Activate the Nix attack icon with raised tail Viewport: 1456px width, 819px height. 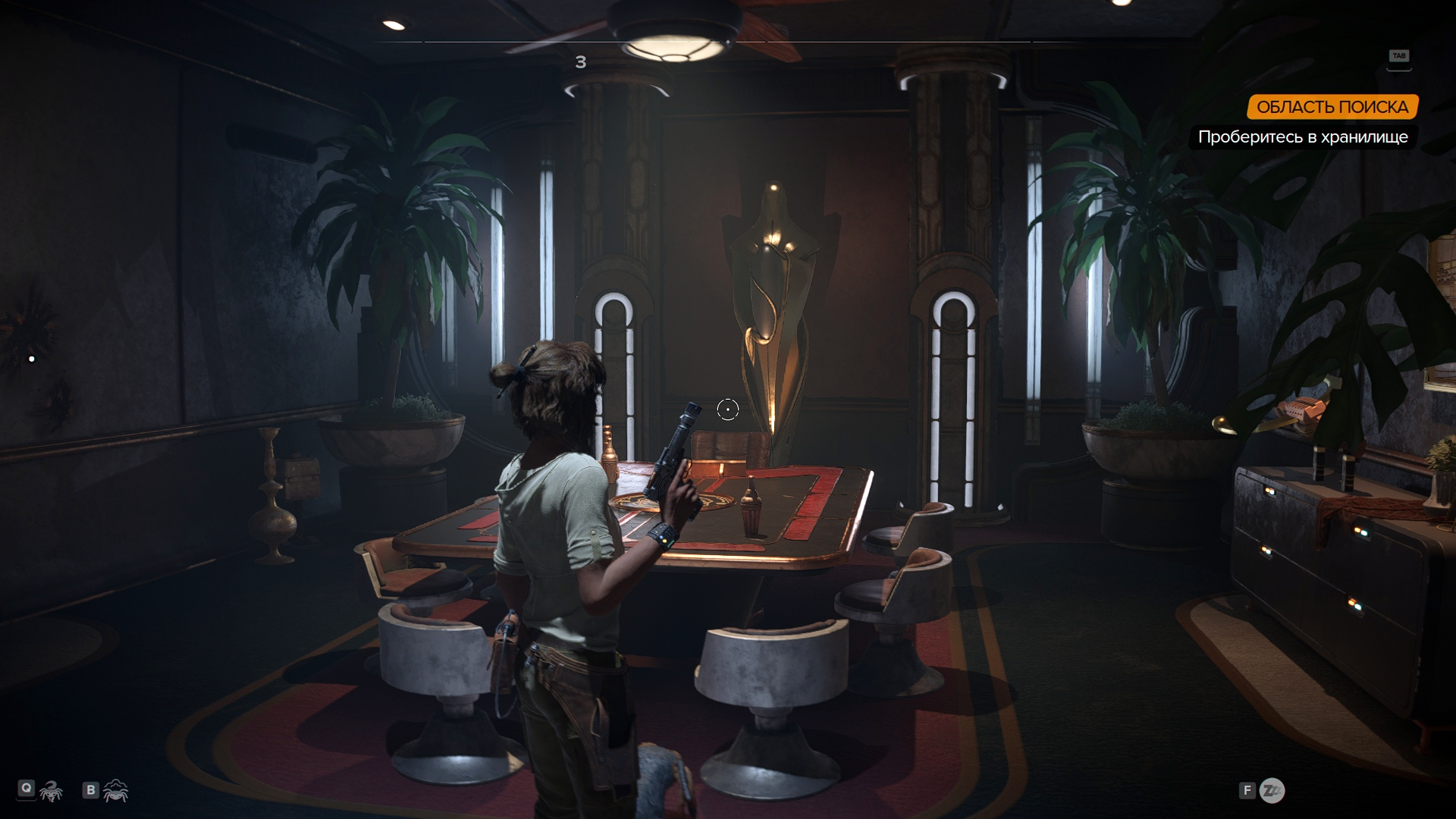pos(52,791)
